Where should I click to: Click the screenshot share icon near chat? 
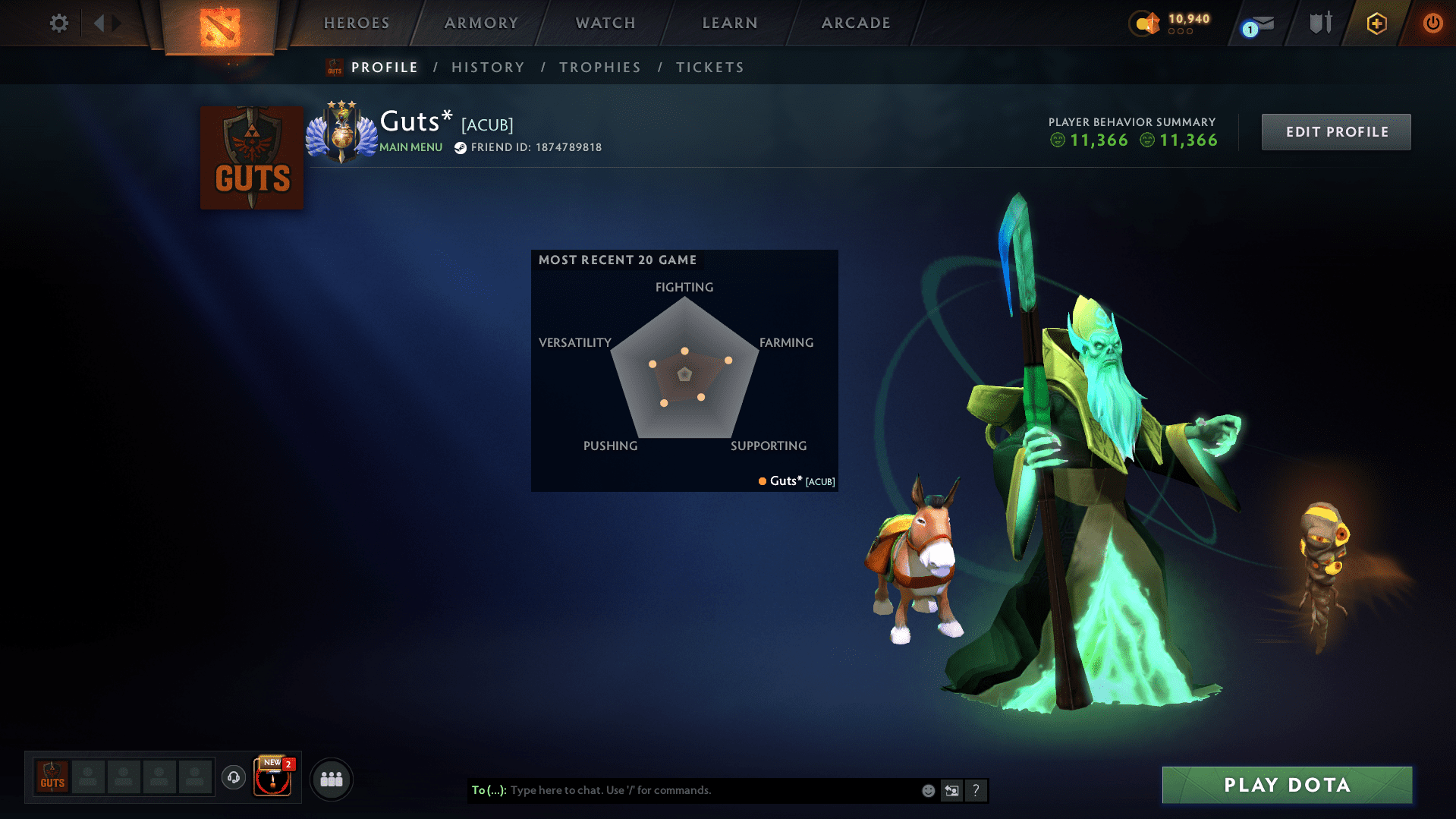click(952, 790)
